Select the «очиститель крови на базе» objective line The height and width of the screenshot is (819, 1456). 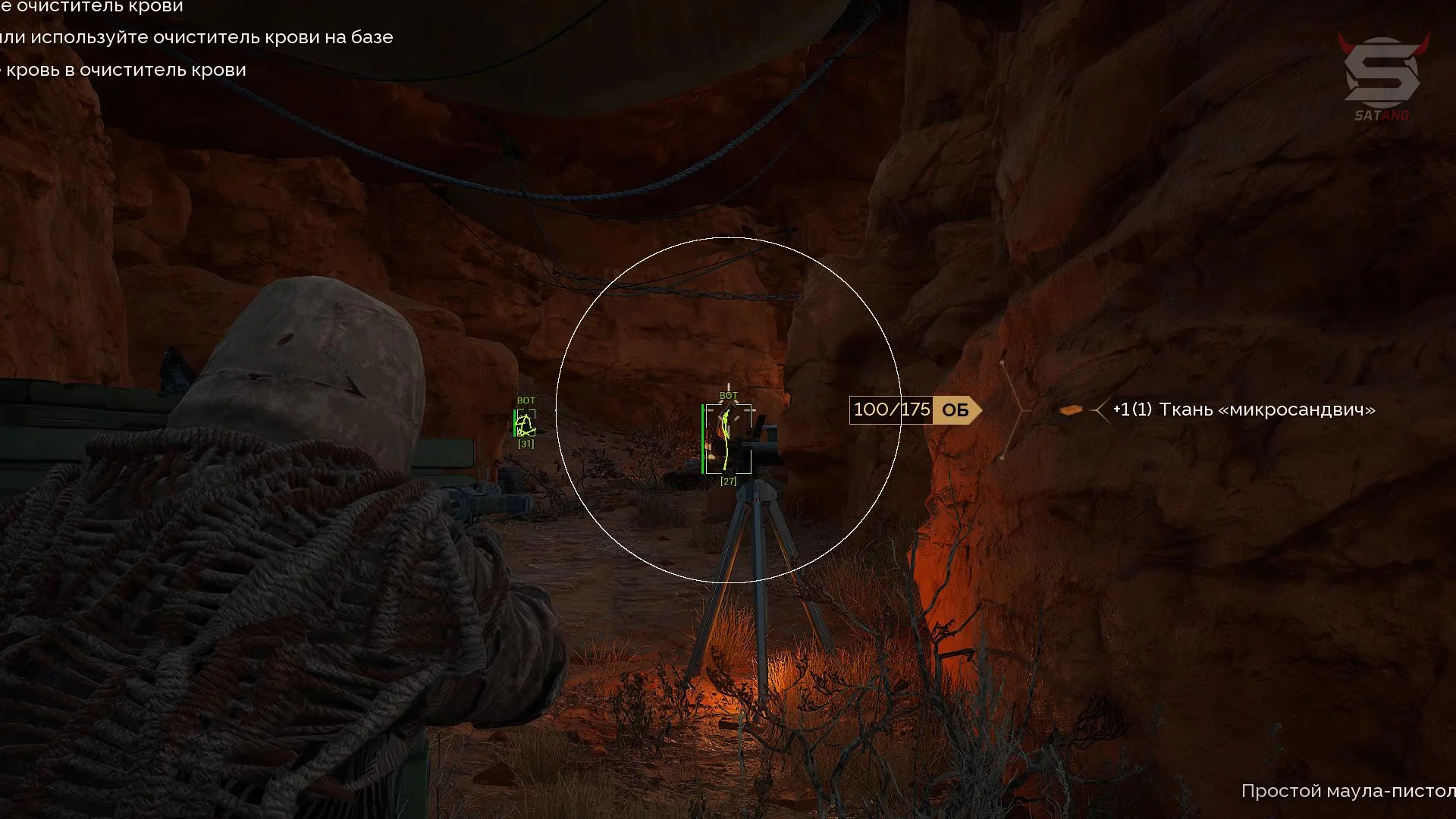click(196, 37)
